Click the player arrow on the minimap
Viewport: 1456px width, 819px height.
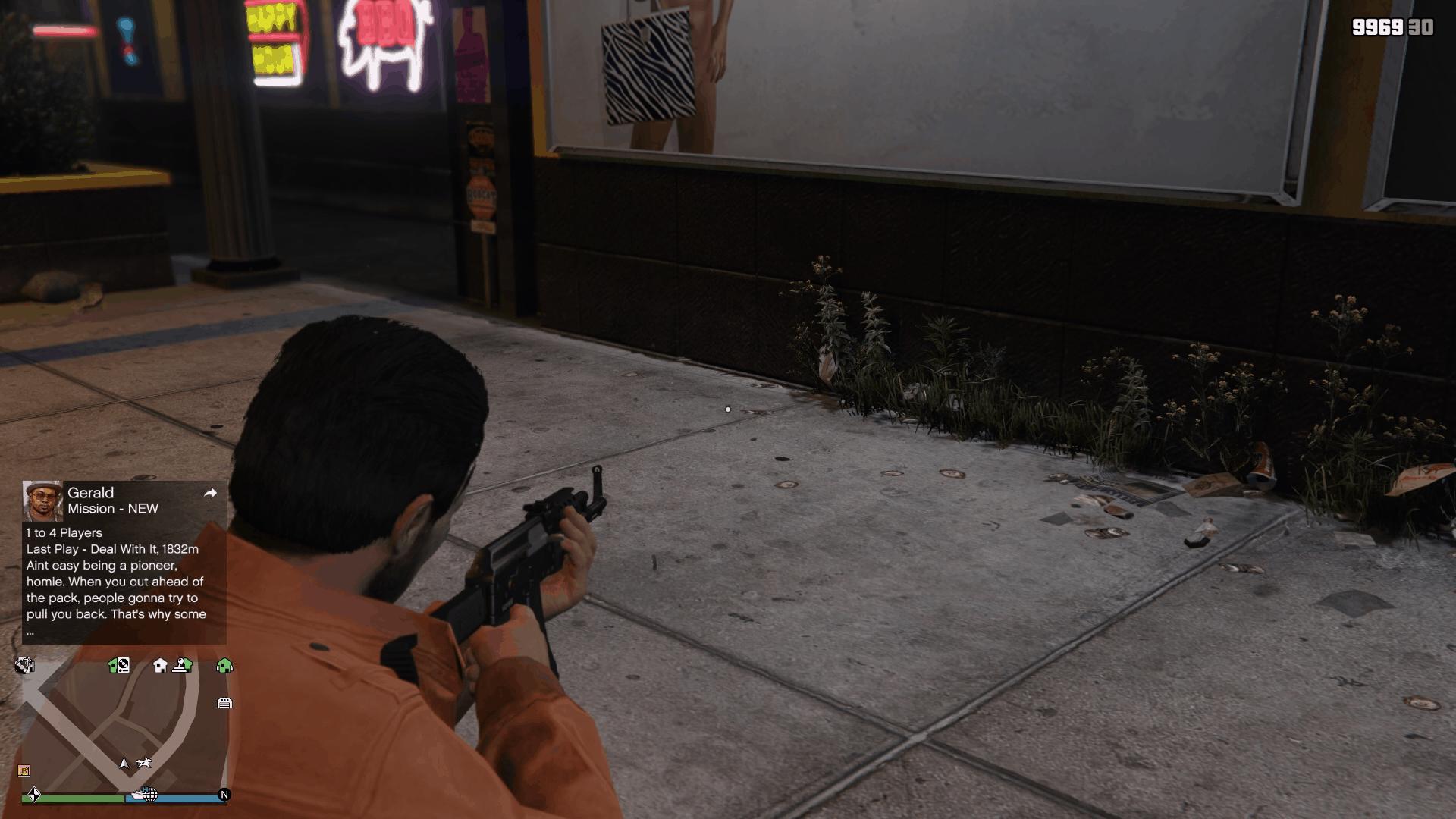click(x=124, y=763)
